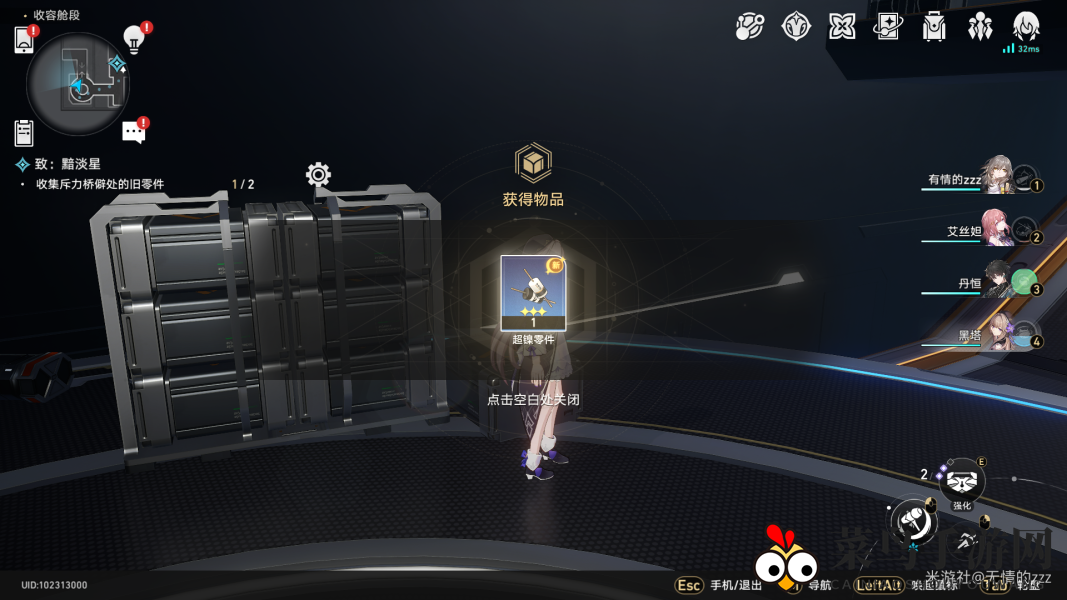This screenshot has width=1067, height=600.
Task: Use the hammer basic attack icon
Action: 913,519
